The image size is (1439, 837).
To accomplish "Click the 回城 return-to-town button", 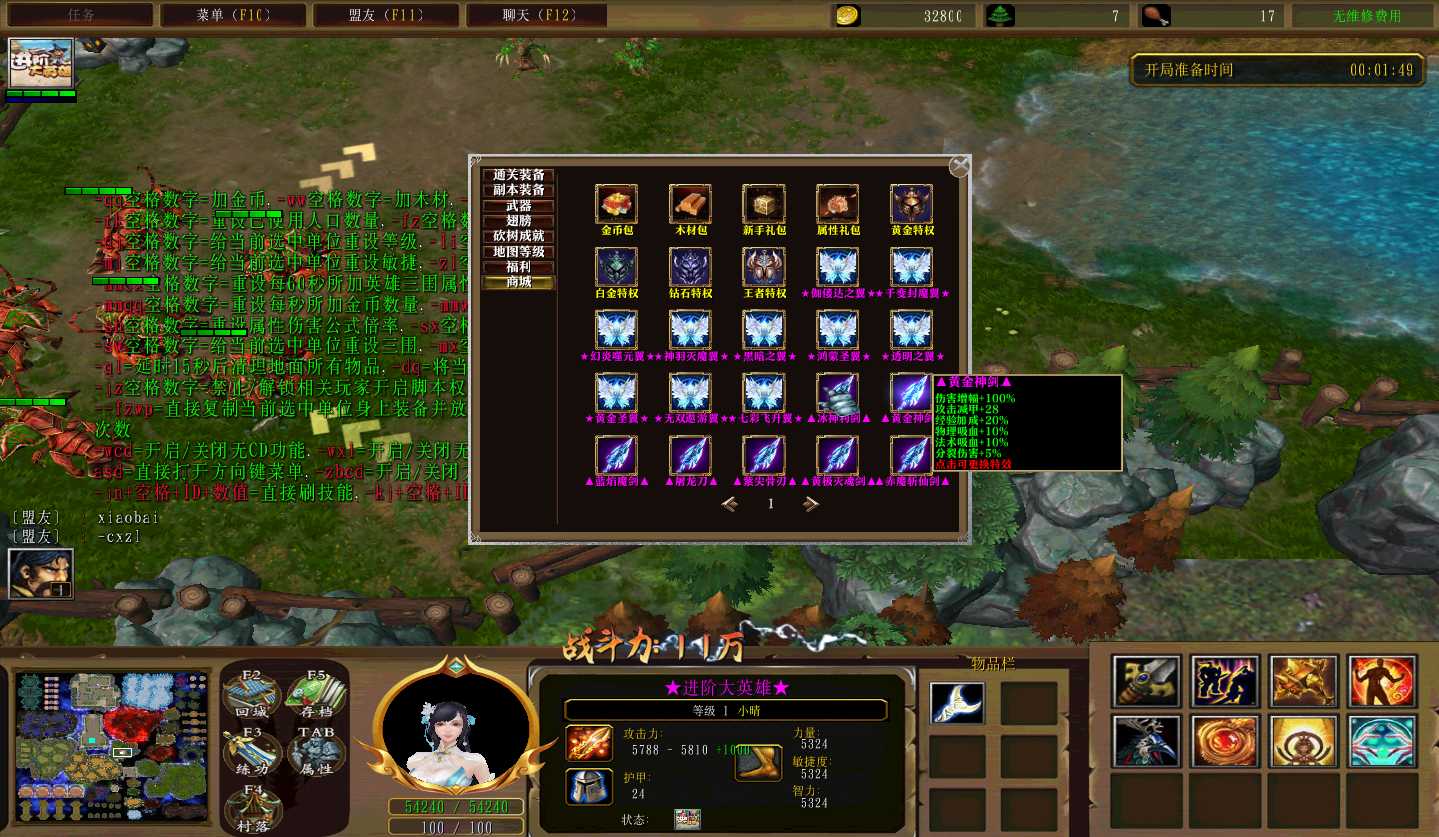I will pyautogui.click(x=251, y=692).
